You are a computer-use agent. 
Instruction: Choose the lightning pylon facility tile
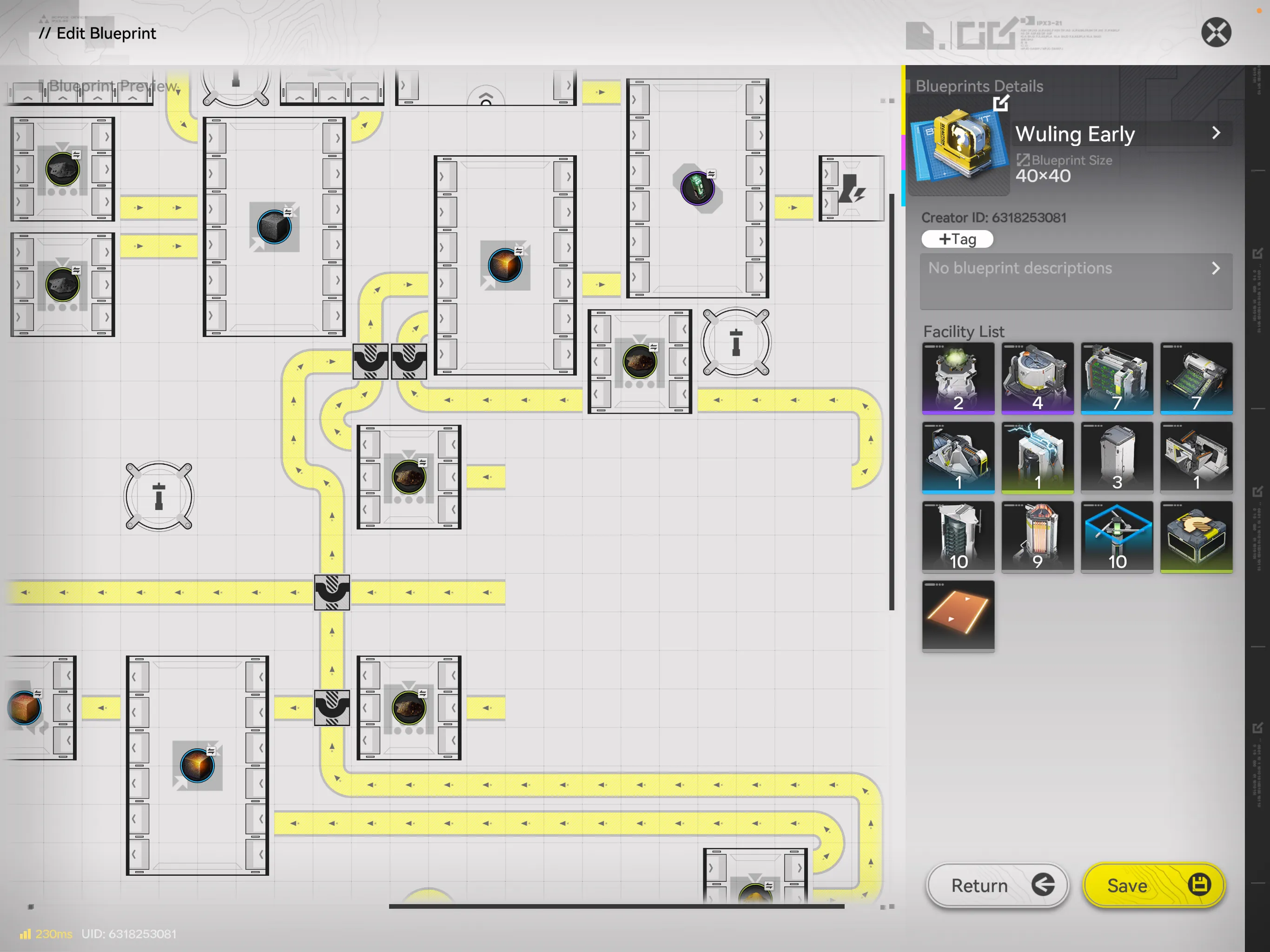pyautogui.click(x=1037, y=457)
